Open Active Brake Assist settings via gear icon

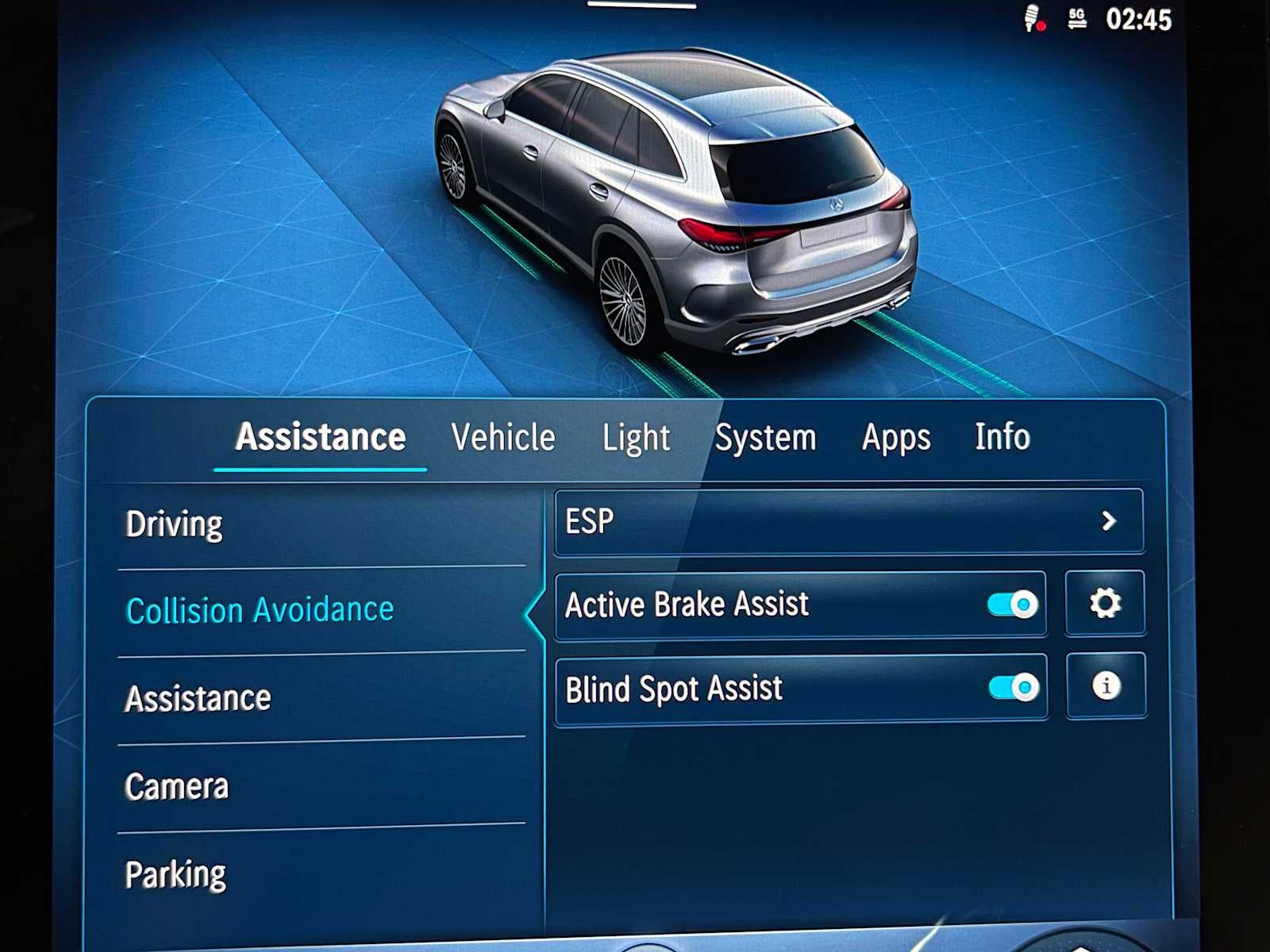point(1105,603)
